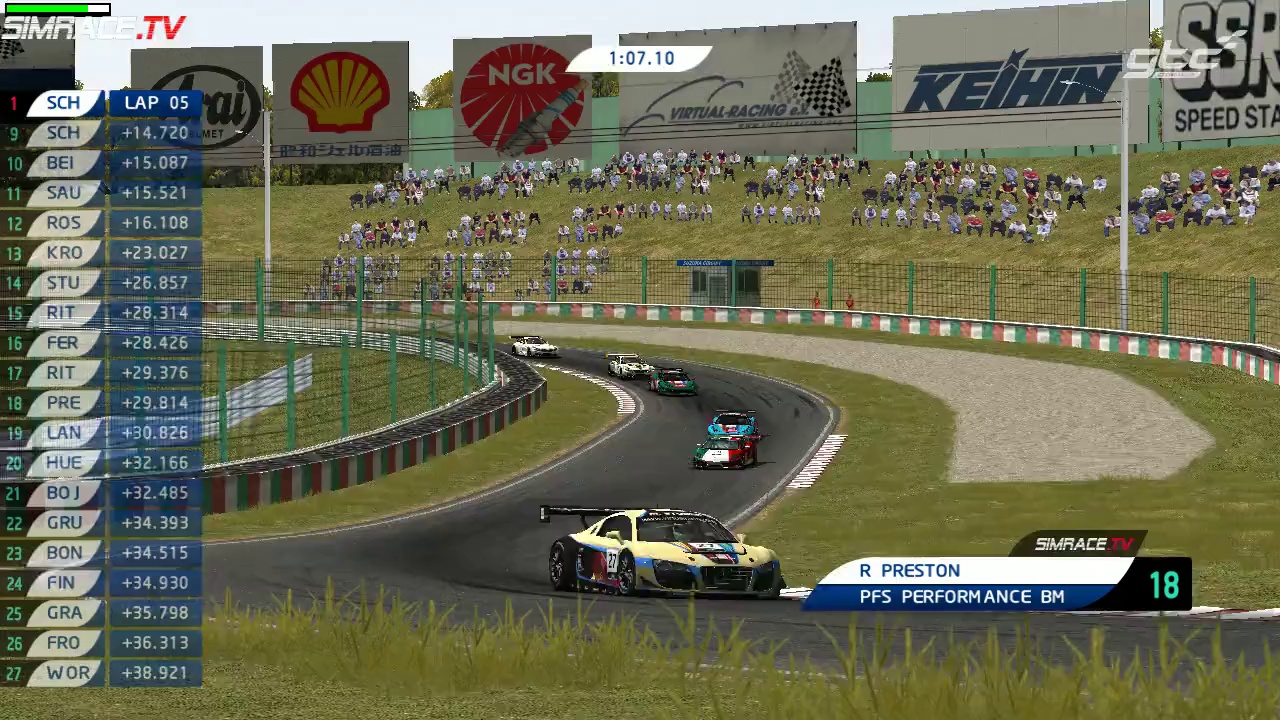Click HUE on the leaderboard
The width and height of the screenshot is (1280, 720).
pyautogui.click(x=64, y=463)
